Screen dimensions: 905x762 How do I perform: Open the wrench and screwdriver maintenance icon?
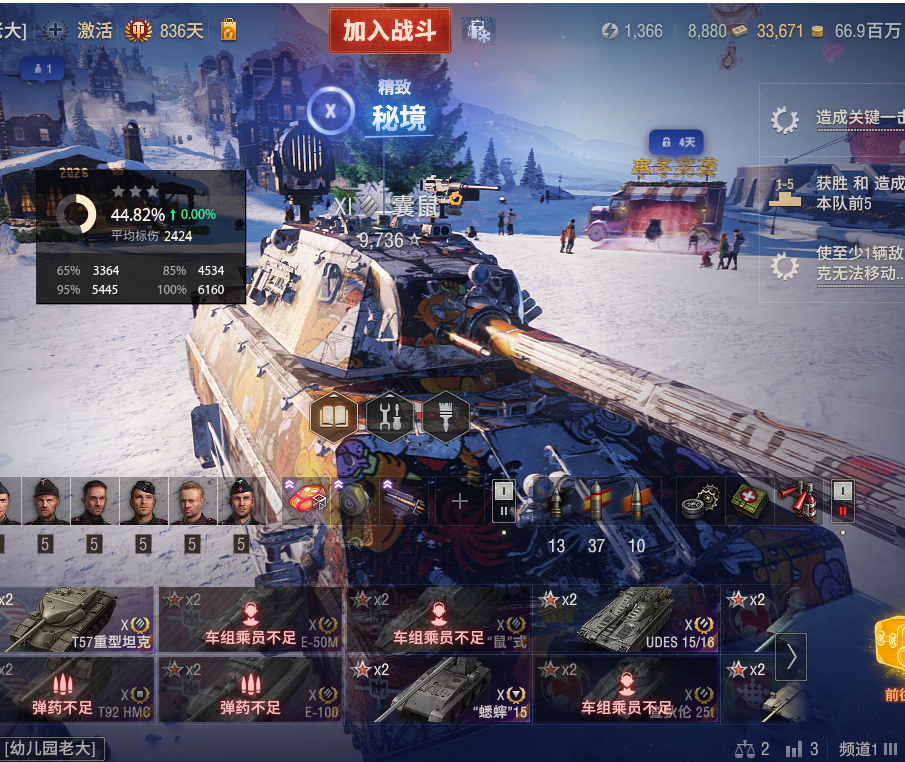390,417
